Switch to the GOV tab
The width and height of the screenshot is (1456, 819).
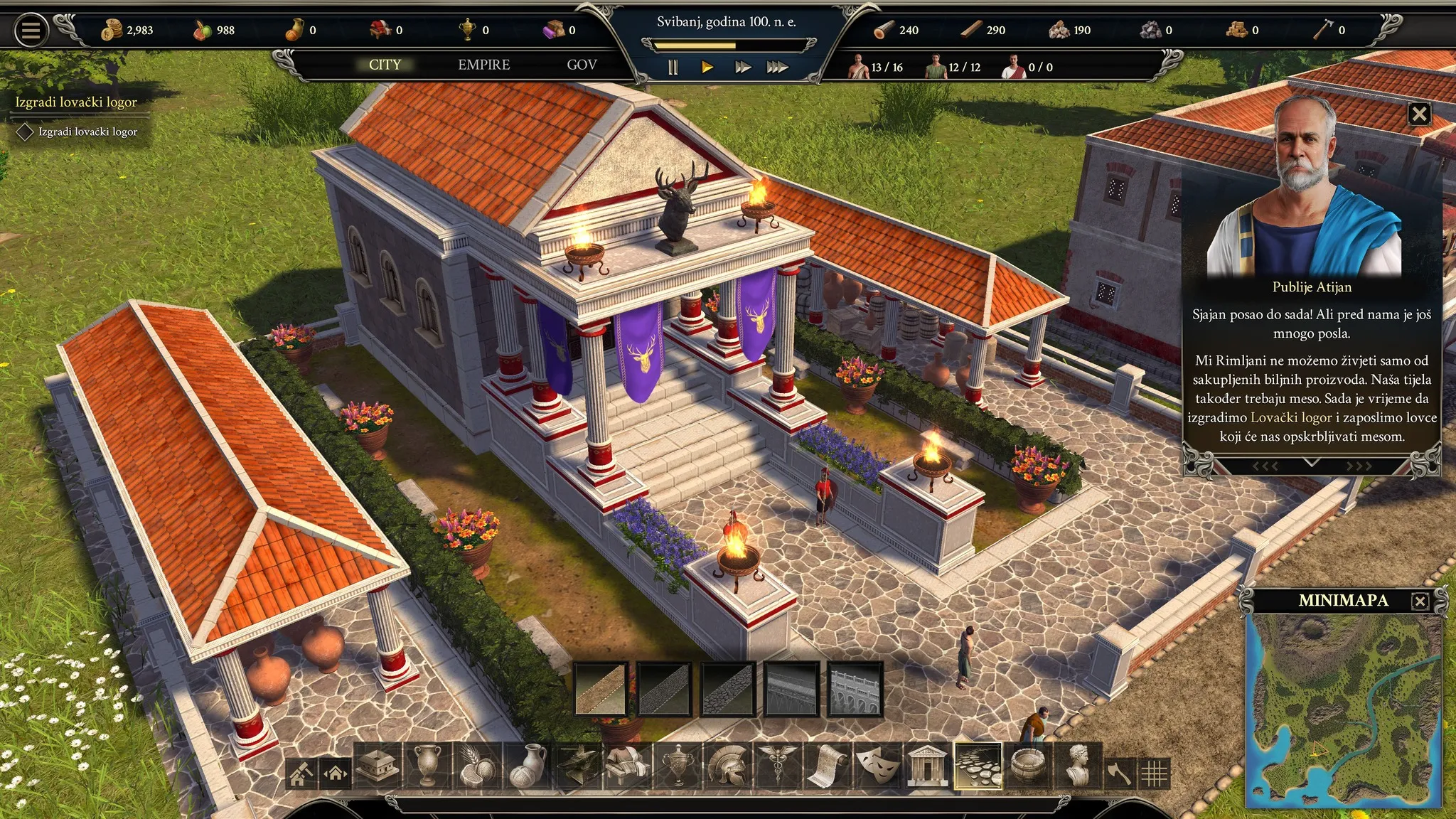(x=582, y=65)
